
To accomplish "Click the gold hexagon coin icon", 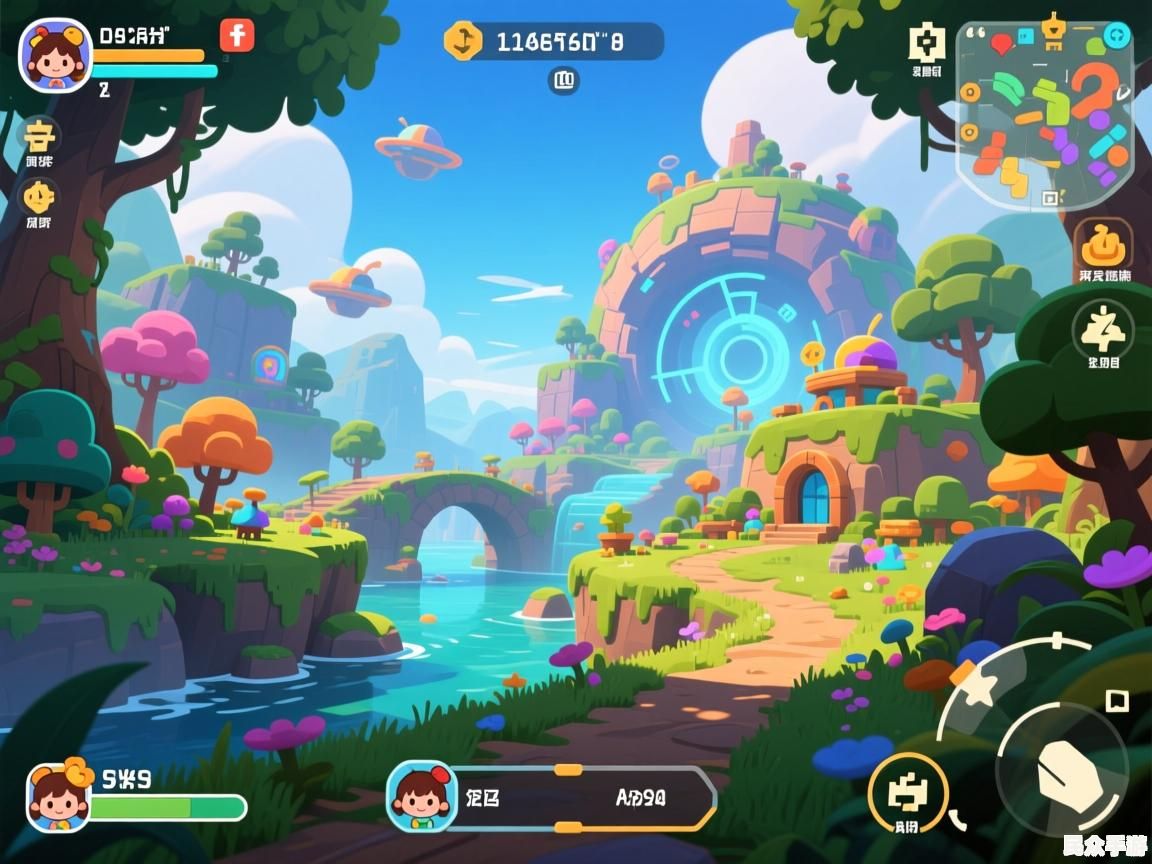I will [x=463, y=41].
